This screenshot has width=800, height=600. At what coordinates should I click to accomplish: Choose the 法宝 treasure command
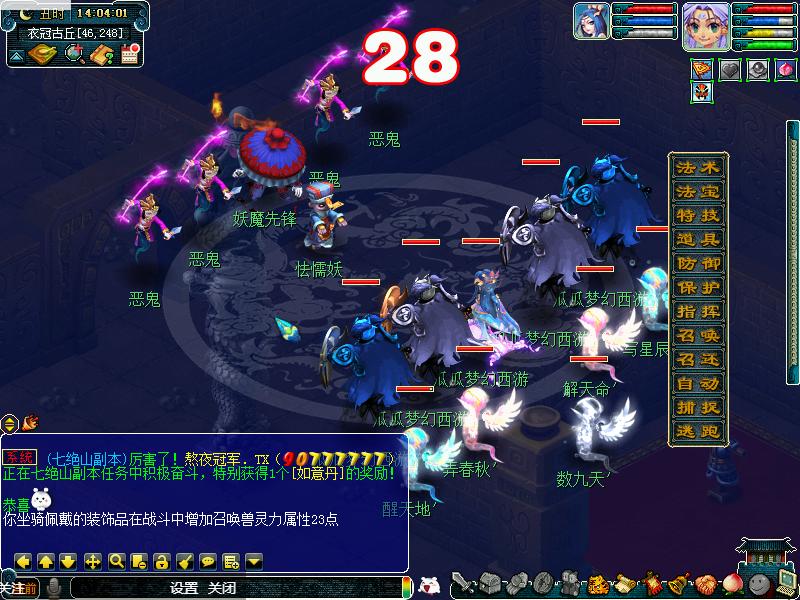[697, 191]
